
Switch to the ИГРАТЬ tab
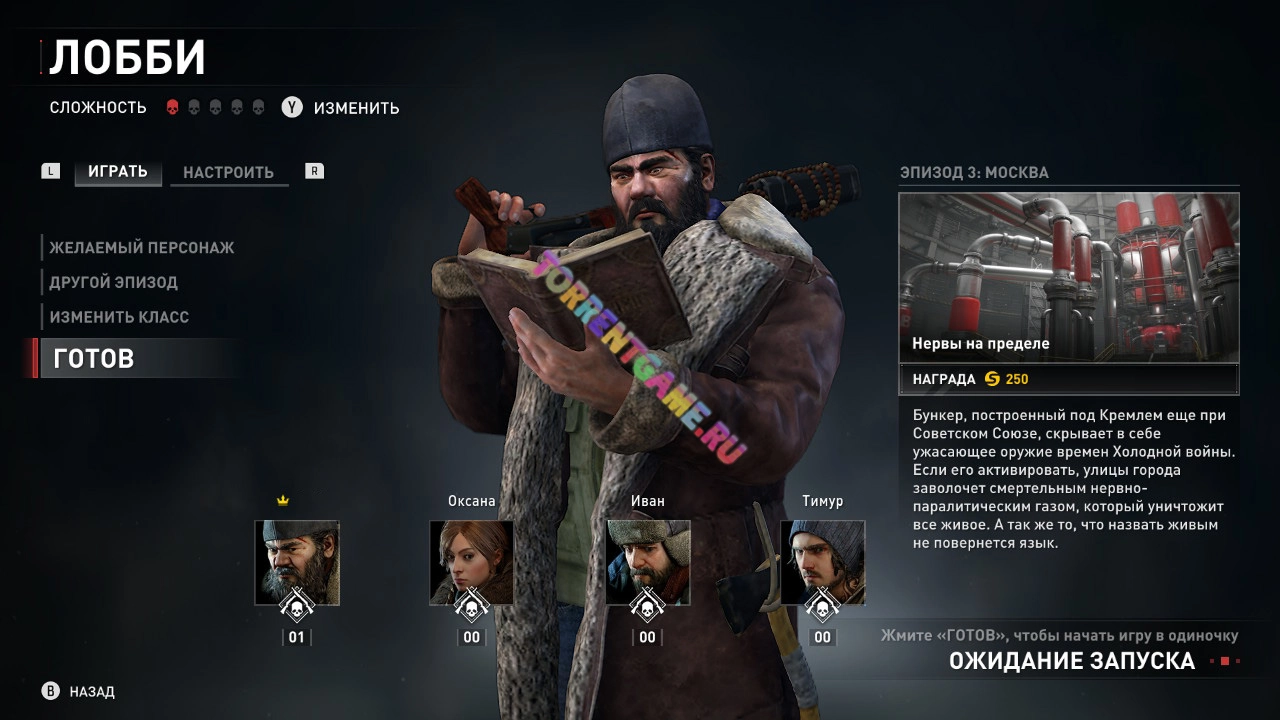click(117, 171)
